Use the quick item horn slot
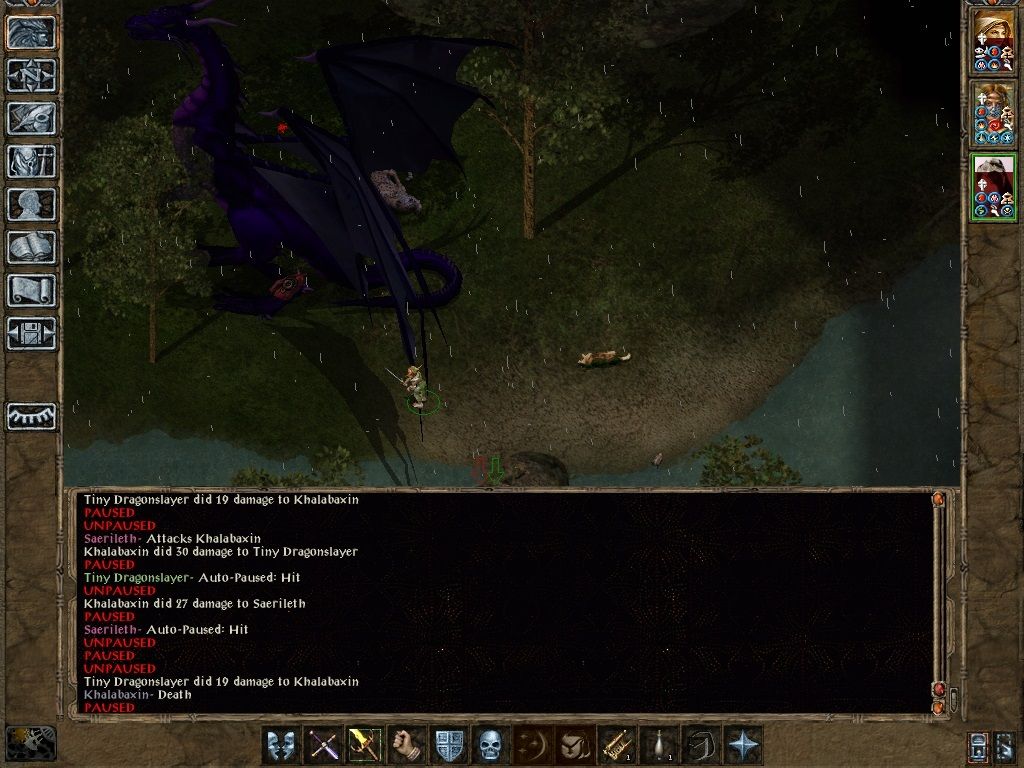 (616, 746)
